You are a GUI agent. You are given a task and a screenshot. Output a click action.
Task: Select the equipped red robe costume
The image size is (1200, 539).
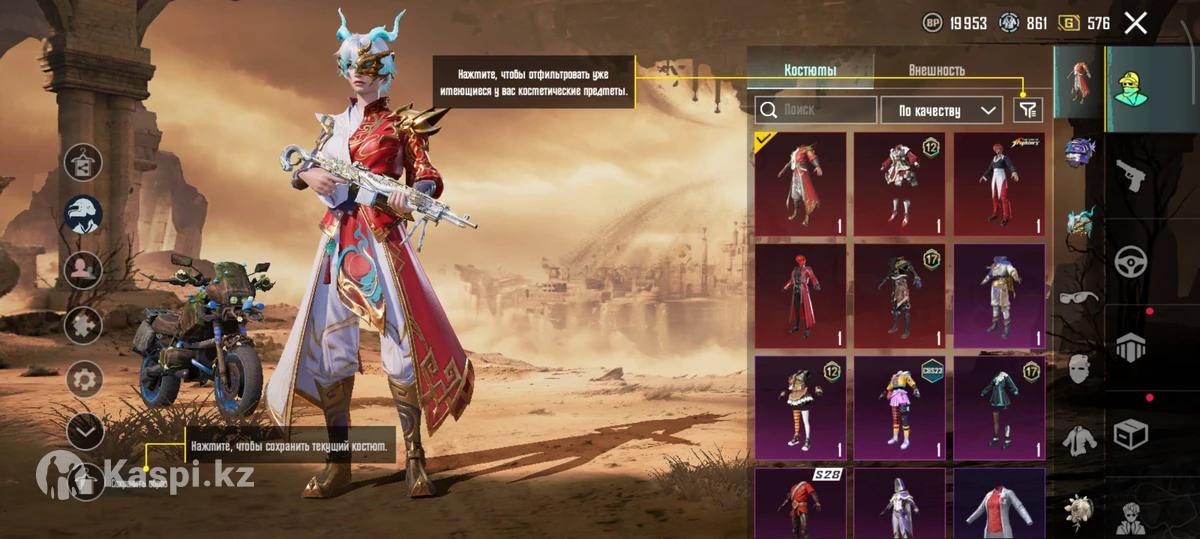[x=800, y=185]
